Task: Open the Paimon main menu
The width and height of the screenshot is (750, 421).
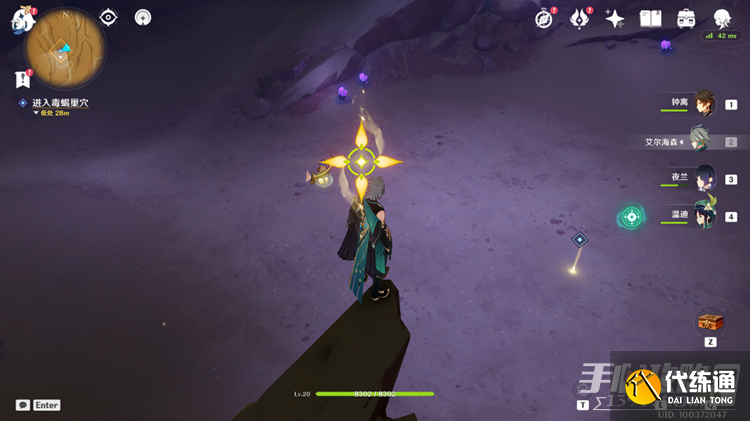Action: point(22,18)
